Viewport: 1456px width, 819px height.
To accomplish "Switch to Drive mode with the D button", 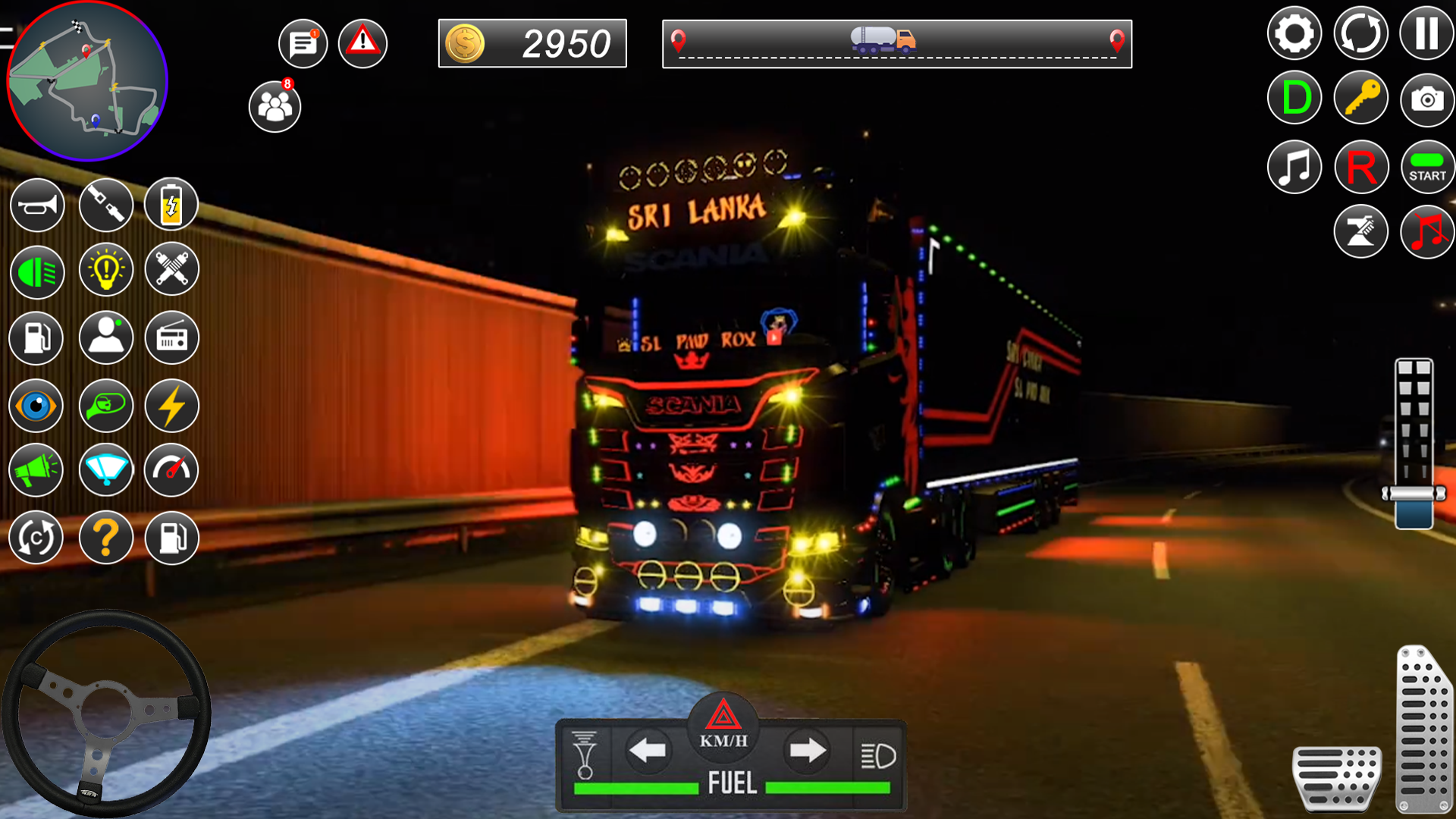I will click(1294, 98).
